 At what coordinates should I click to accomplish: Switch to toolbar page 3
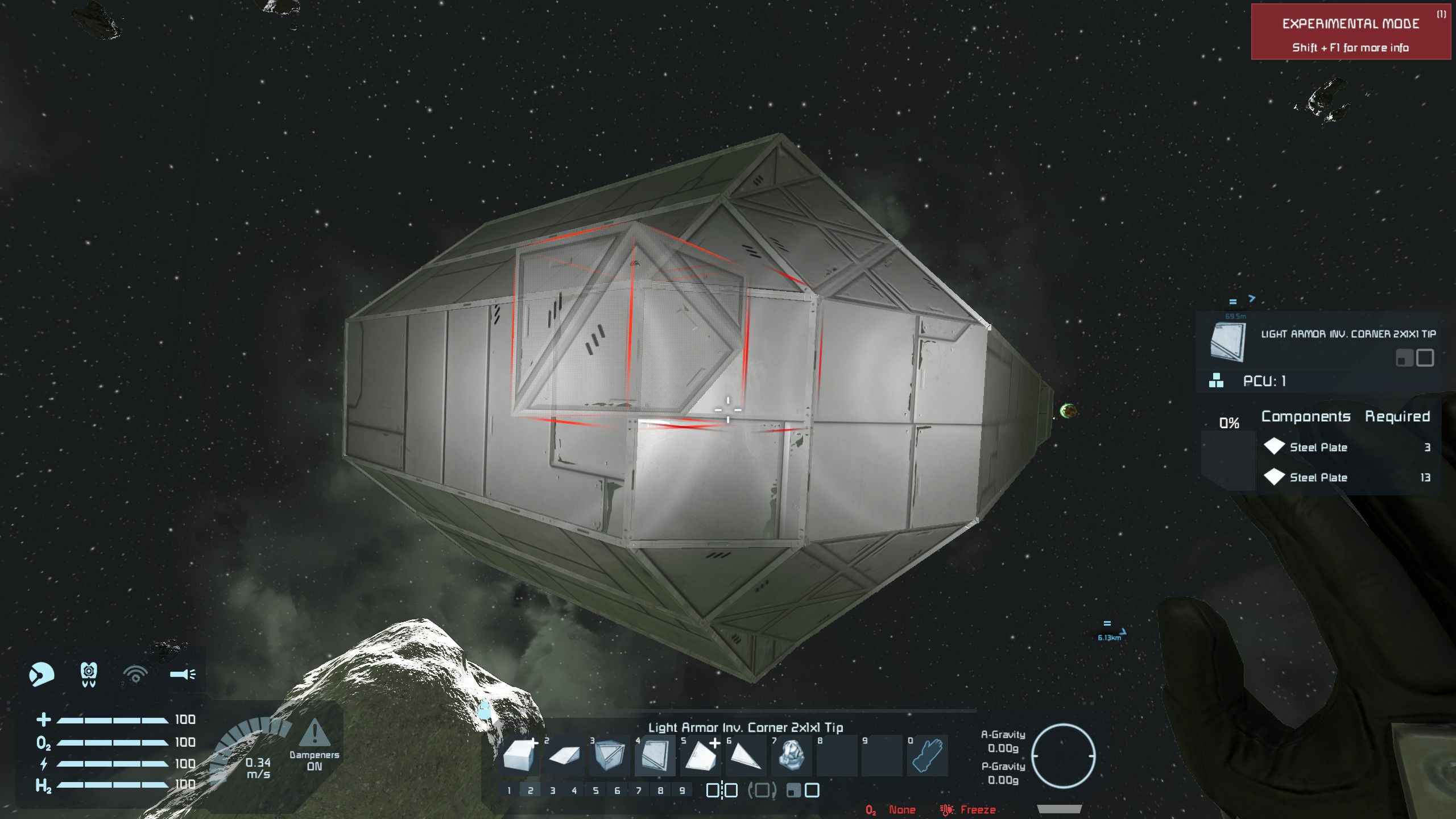(x=552, y=791)
